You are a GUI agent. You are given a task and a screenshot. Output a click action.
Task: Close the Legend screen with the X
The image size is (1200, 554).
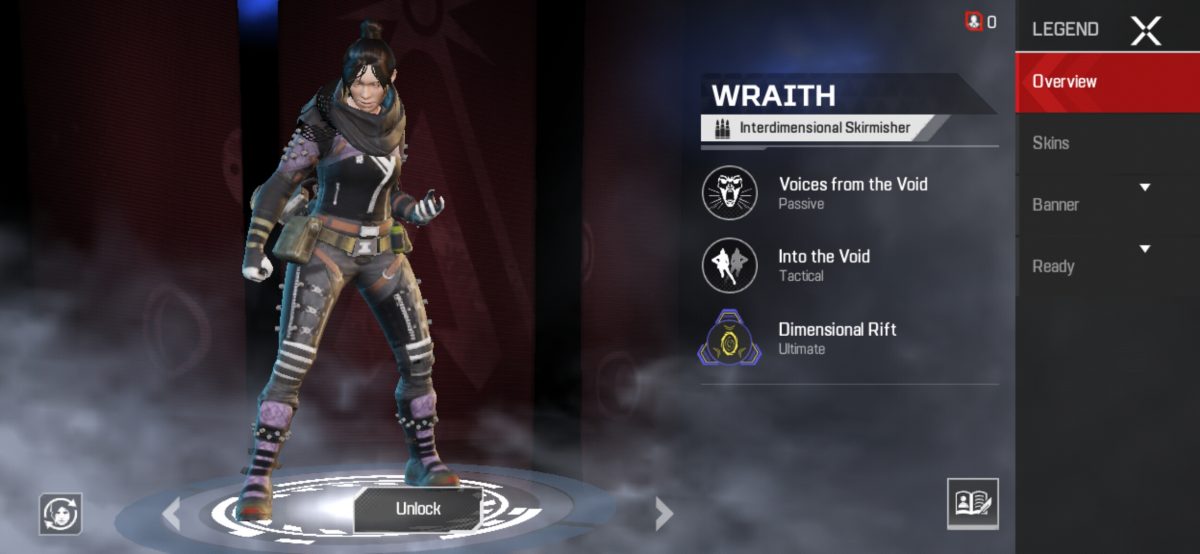pos(1146,30)
